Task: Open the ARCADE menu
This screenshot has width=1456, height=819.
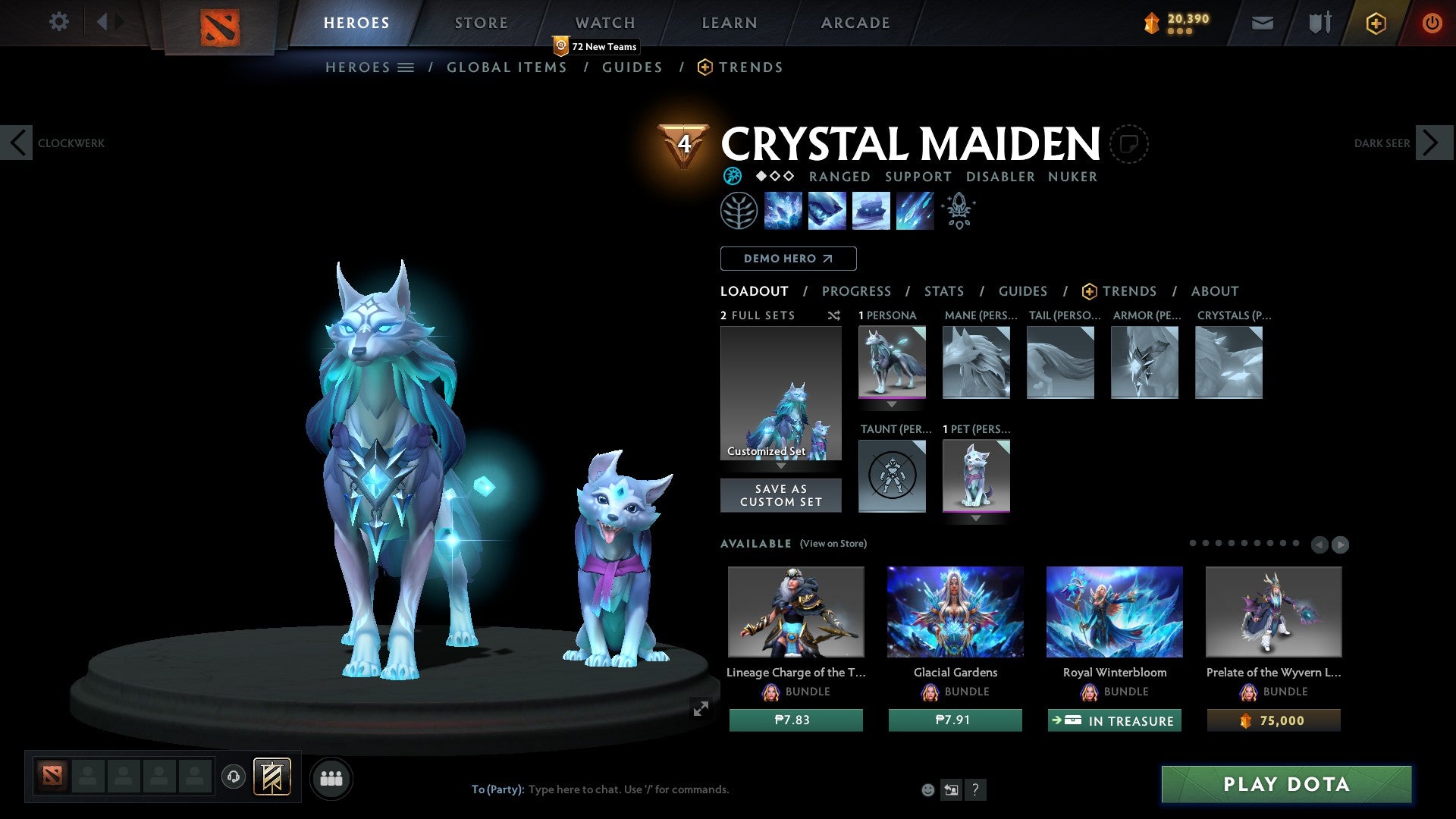Action: tap(855, 23)
